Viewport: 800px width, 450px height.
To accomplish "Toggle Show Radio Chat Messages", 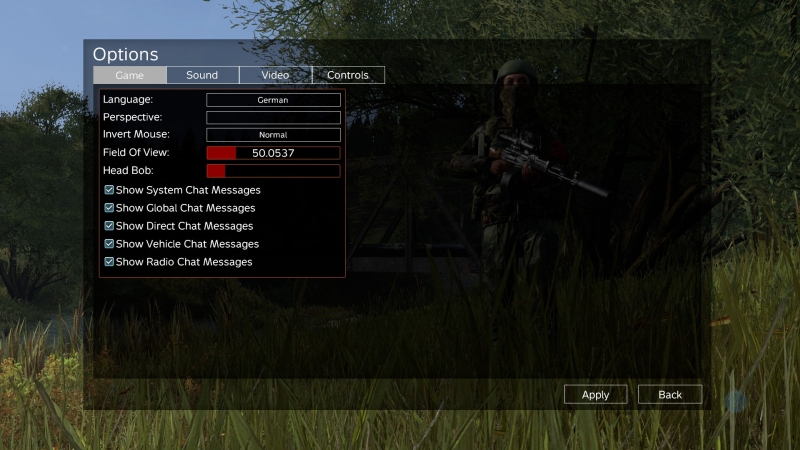I will (110, 262).
